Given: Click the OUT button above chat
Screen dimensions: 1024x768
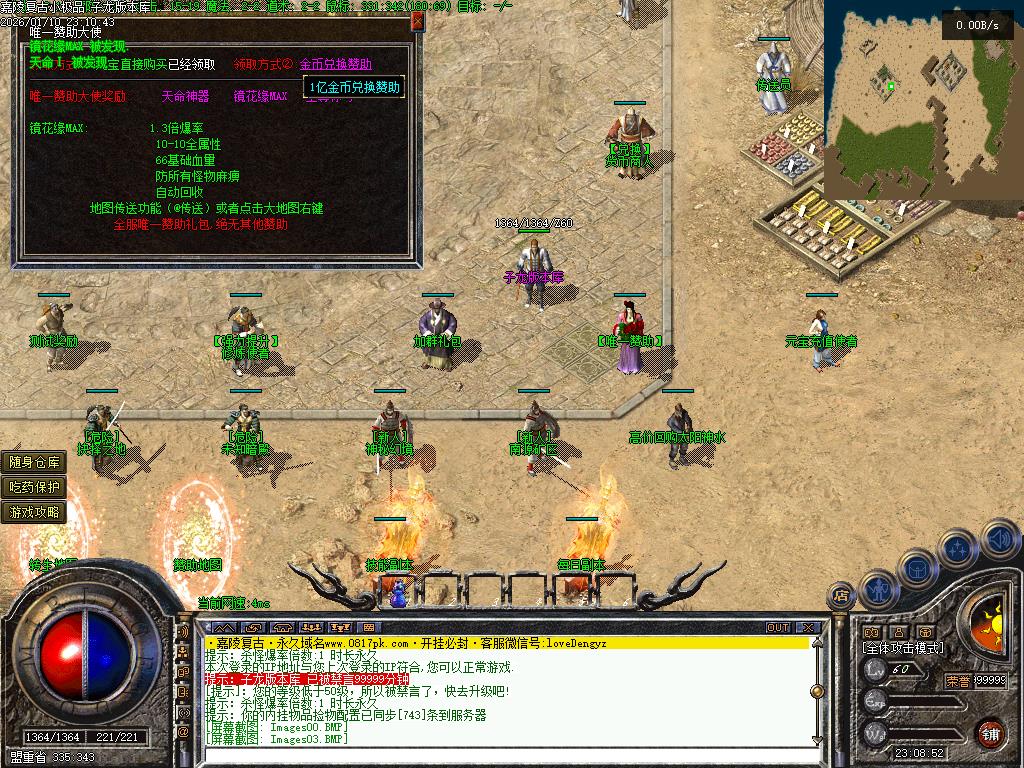Looking at the screenshot, I should (x=777, y=628).
